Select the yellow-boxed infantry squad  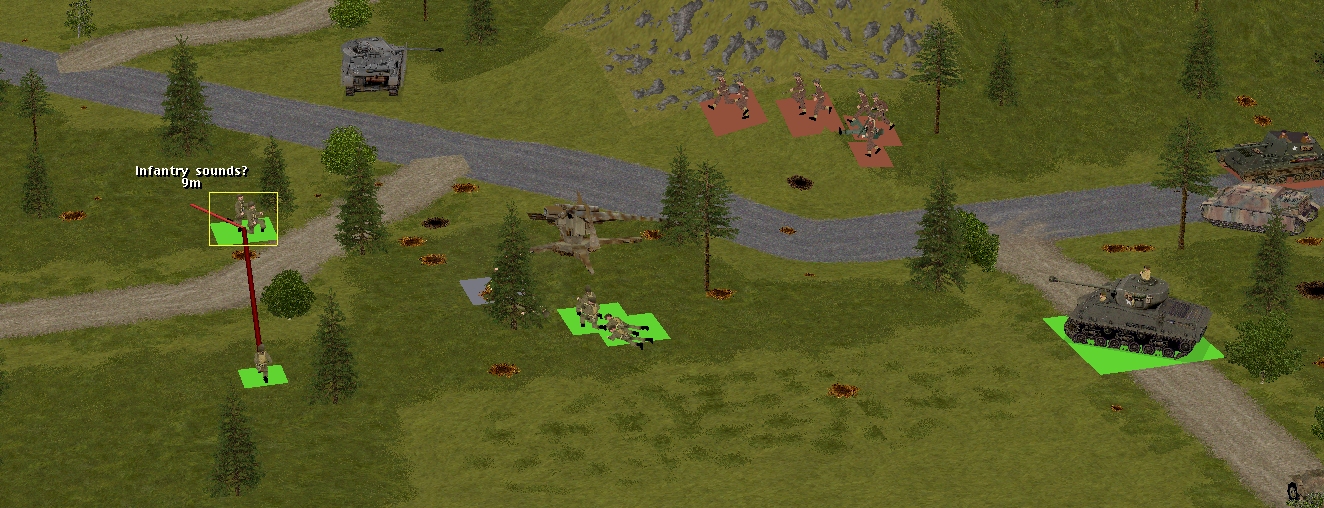(x=244, y=219)
